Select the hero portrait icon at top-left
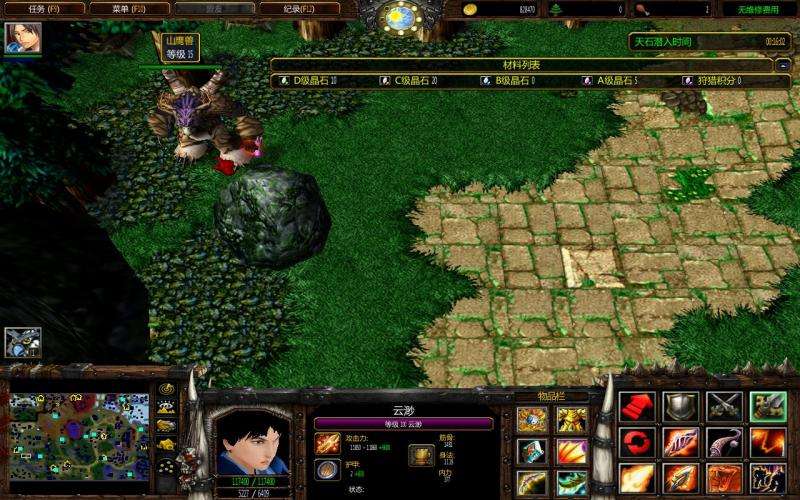The image size is (800, 500). tap(17, 37)
